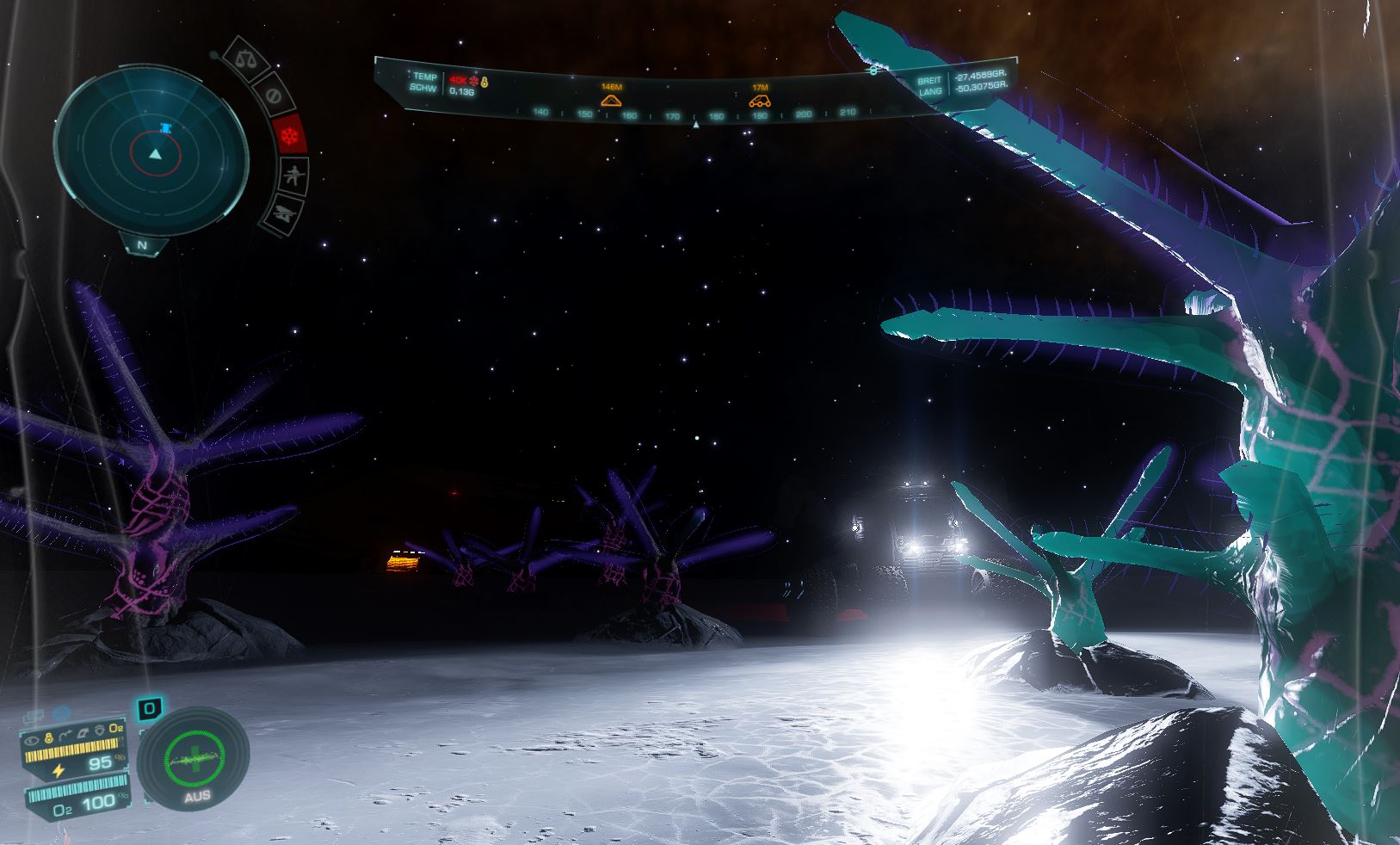This screenshot has height=845, width=1400.
Task: Click the bottom weapon status icon
Action: click(284, 212)
